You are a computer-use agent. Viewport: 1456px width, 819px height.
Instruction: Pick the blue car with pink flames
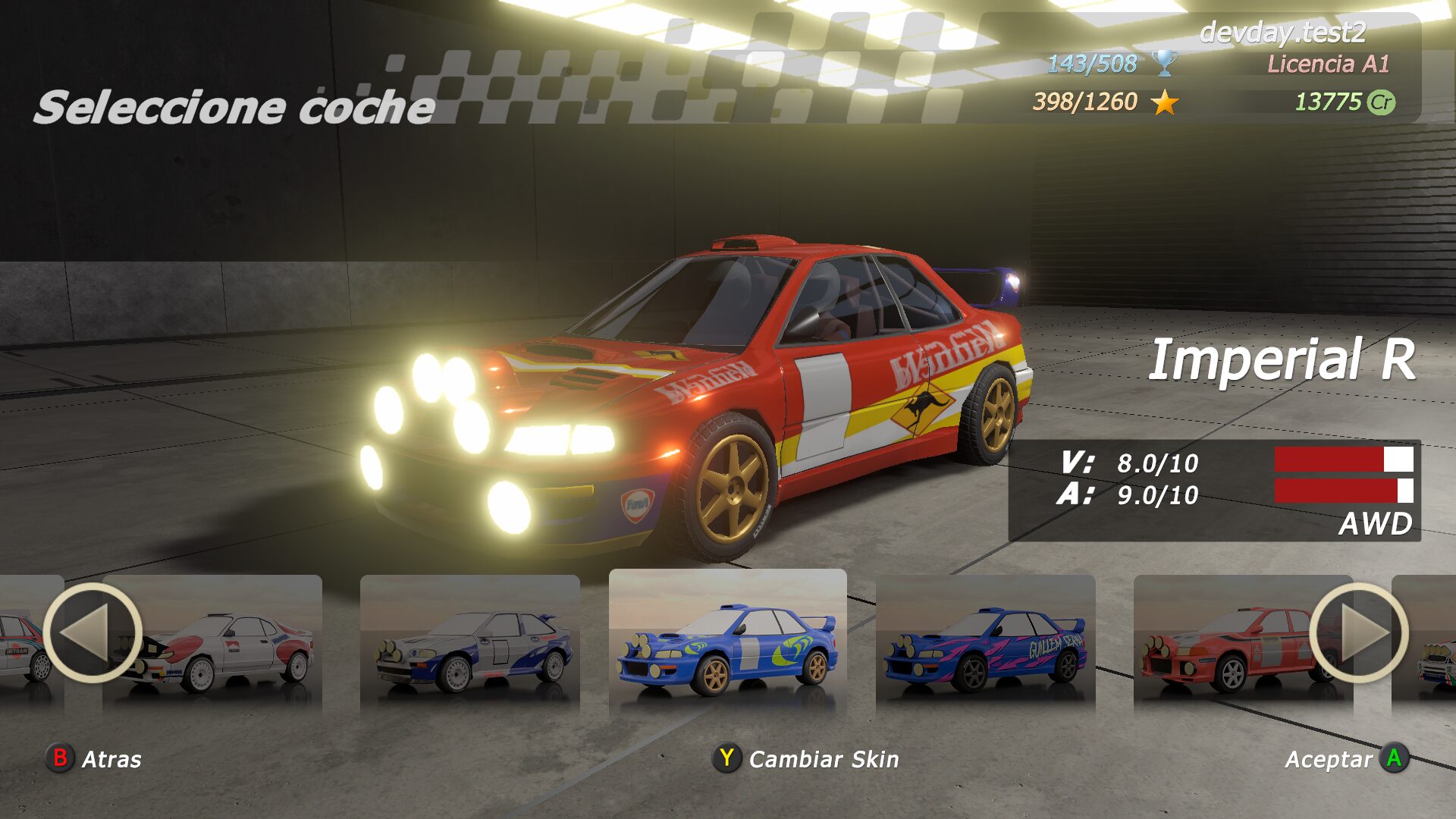(x=986, y=645)
